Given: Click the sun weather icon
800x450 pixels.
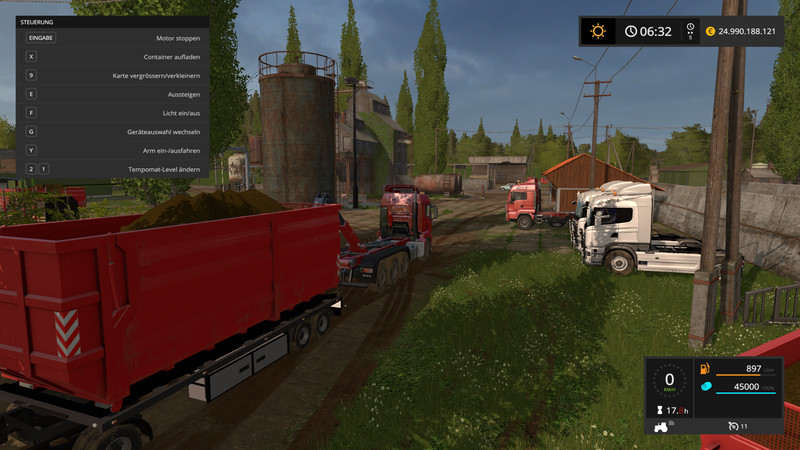Looking at the screenshot, I should (x=598, y=31).
